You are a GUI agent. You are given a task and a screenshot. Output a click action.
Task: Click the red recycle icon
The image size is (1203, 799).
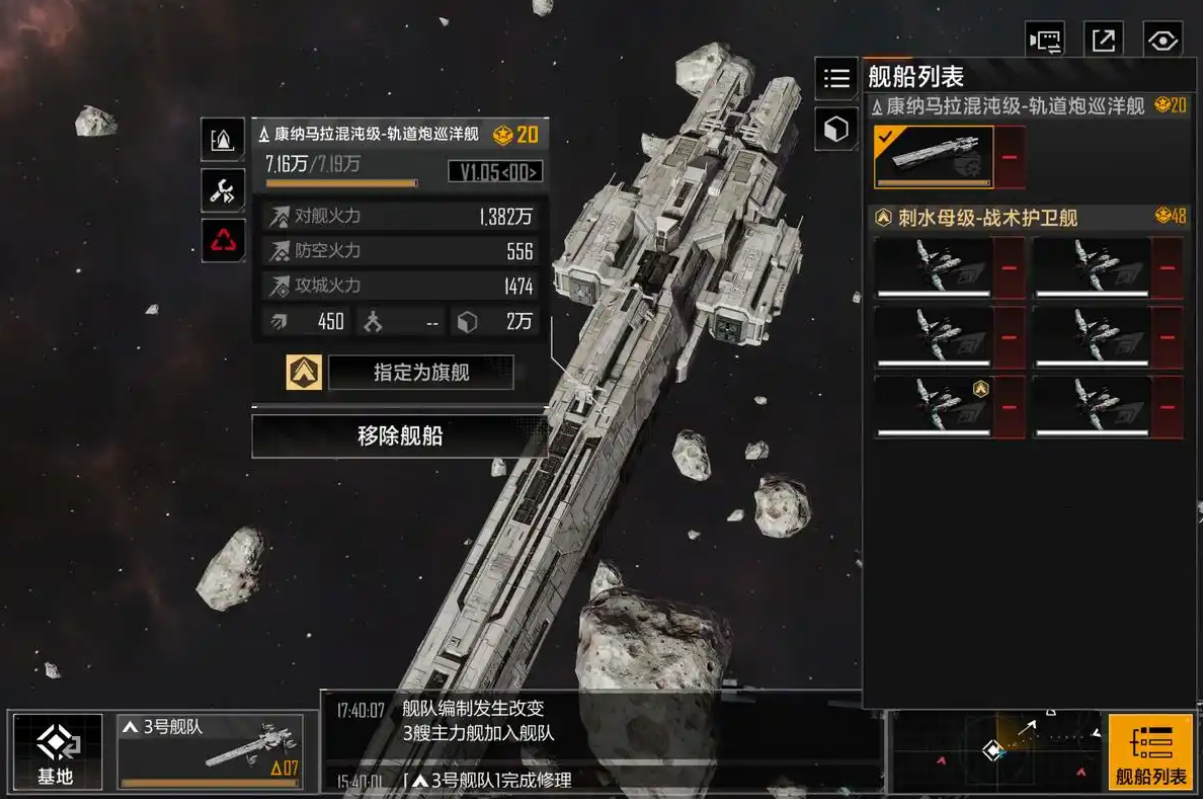point(223,240)
